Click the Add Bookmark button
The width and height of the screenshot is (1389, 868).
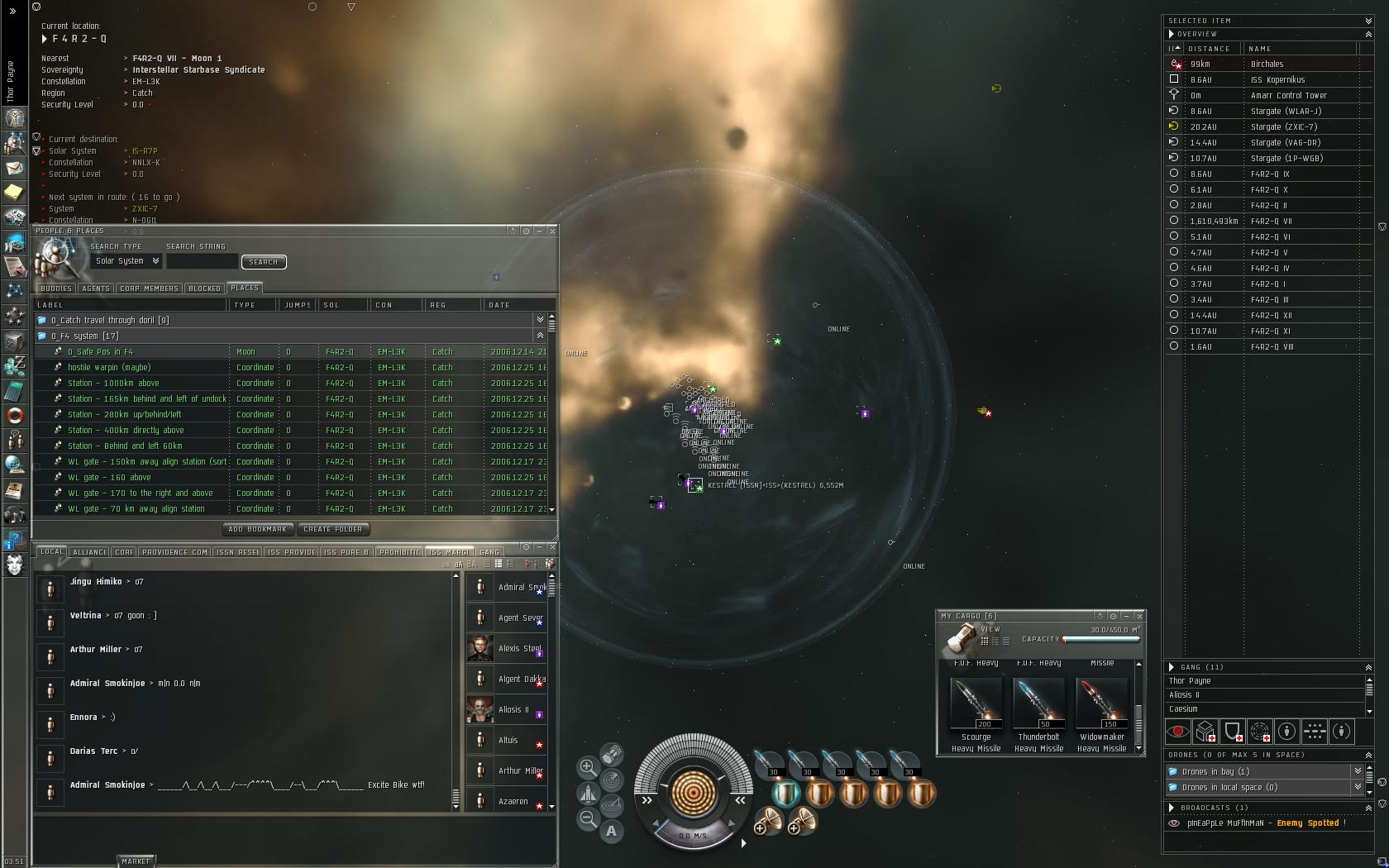point(257,529)
